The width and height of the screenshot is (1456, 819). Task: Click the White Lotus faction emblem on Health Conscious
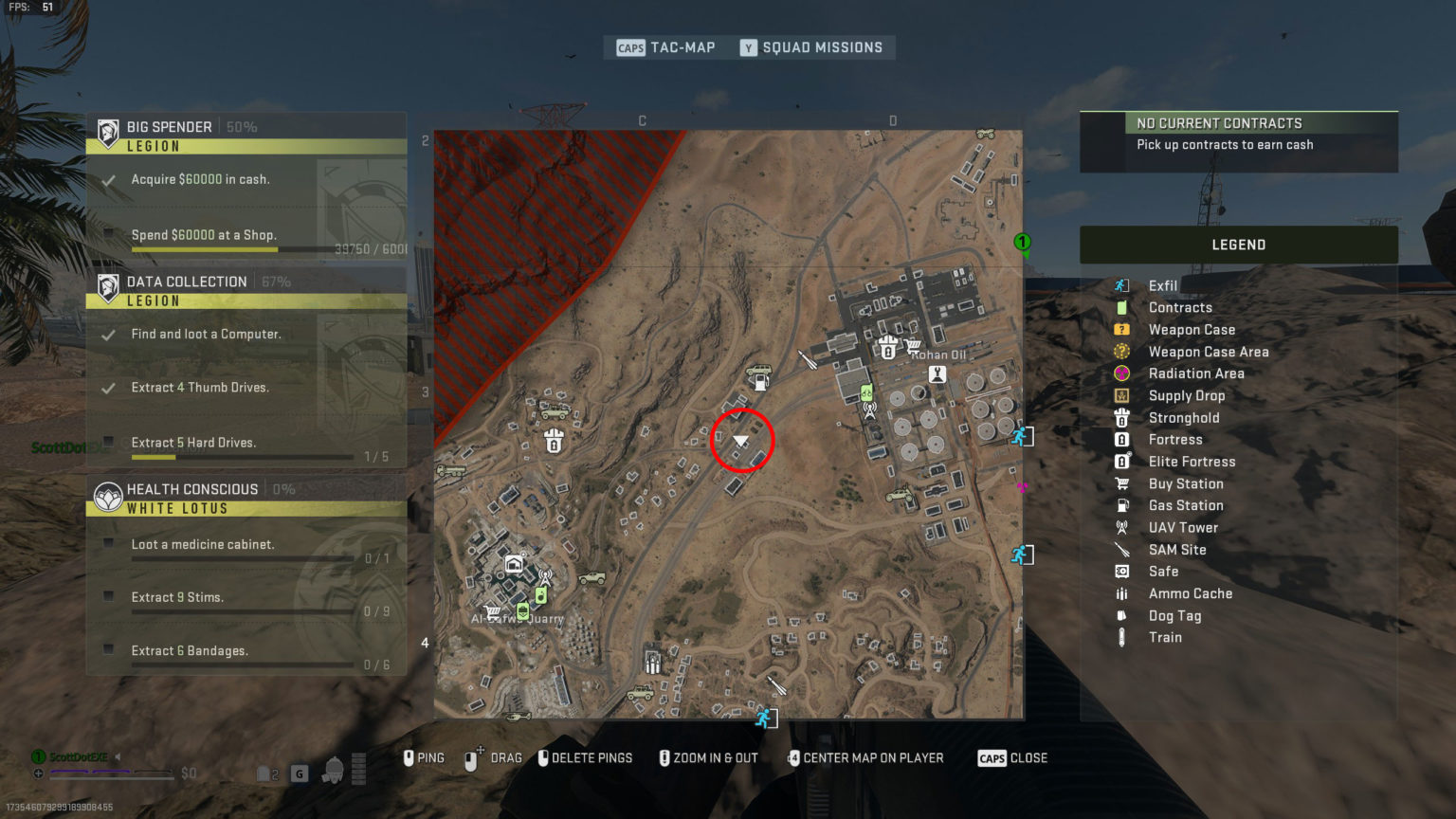pos(109,495)
